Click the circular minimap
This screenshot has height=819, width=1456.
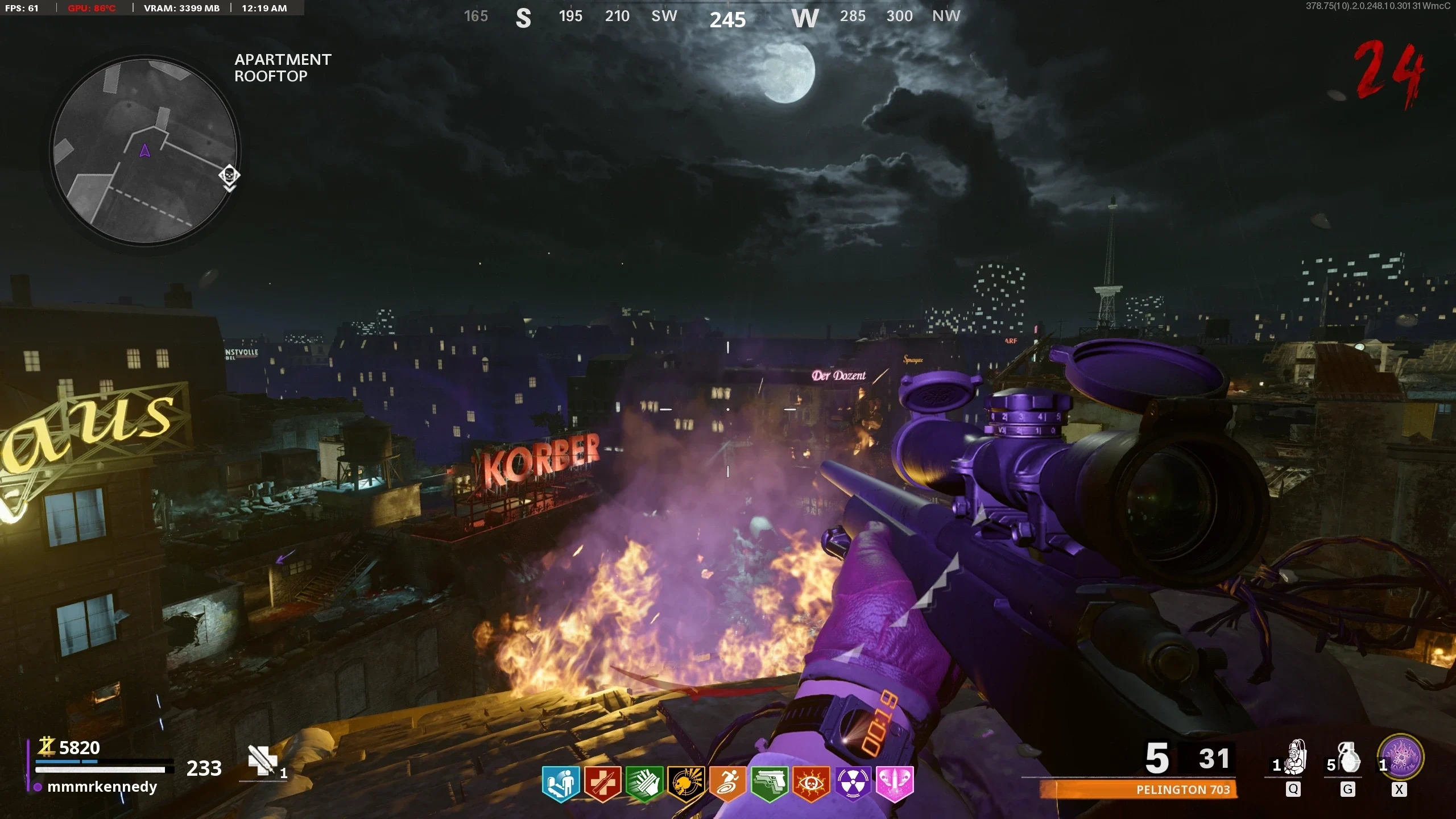[145, 150]
